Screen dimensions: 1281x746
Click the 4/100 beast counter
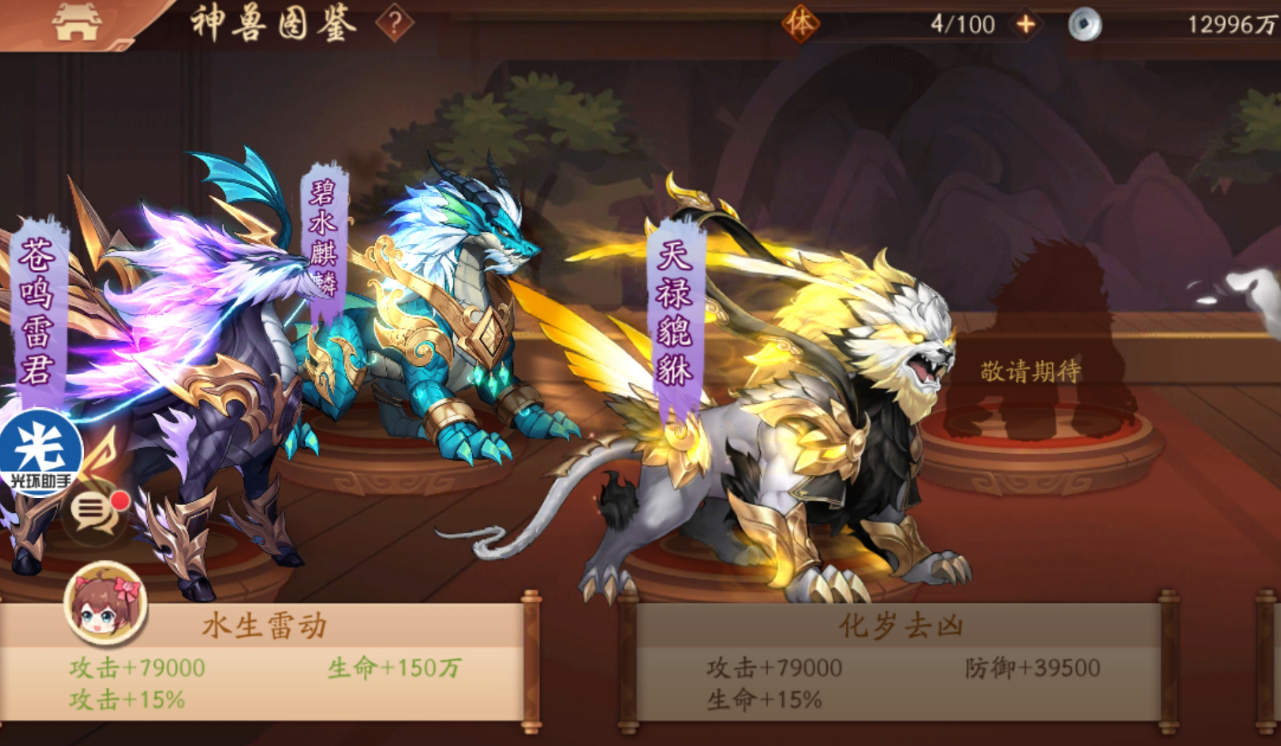(x=961, y=24)
